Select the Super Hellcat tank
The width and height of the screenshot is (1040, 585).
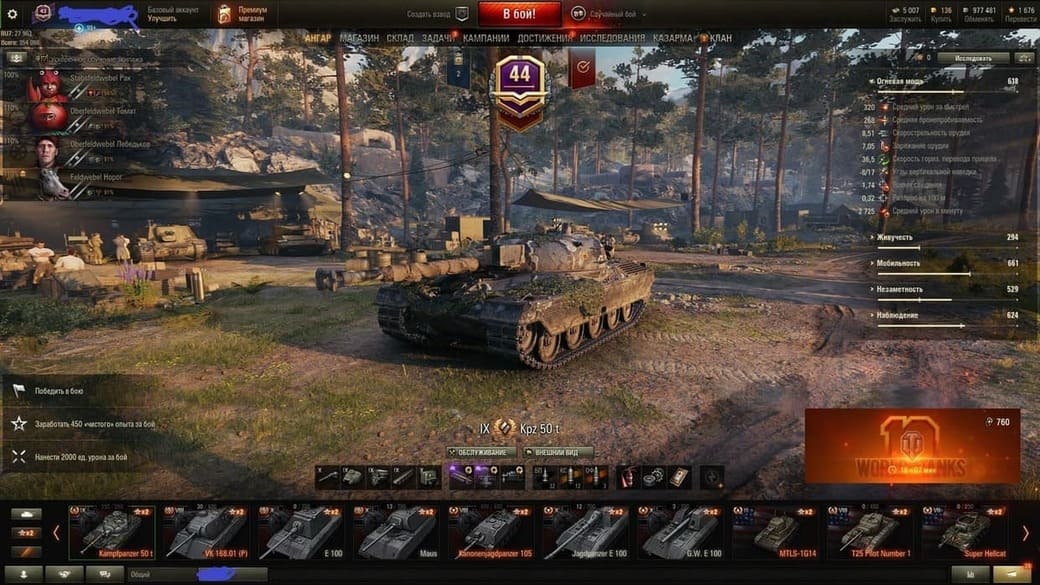965,532
